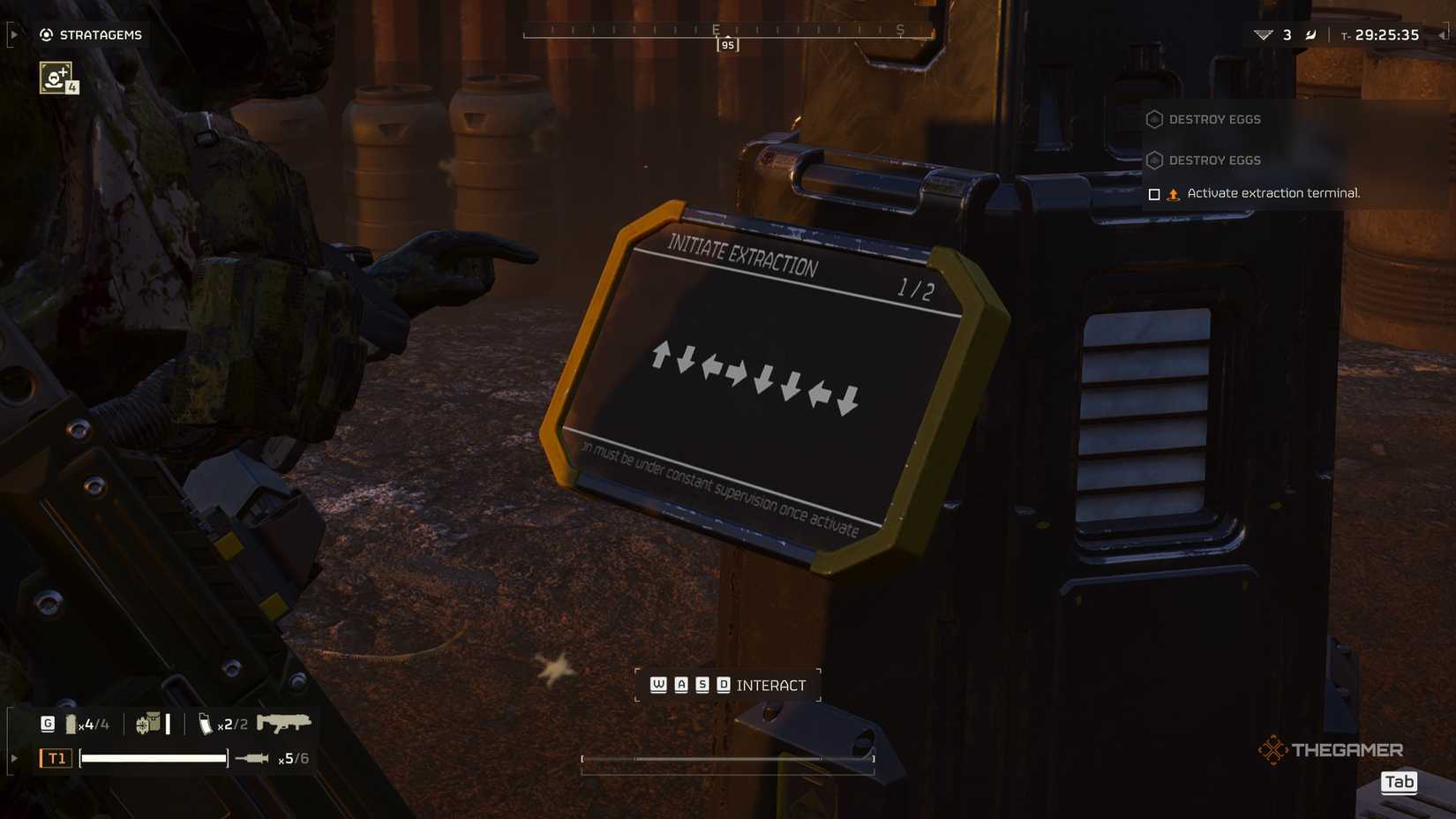
Task: Click the orange extraction beacon icon
Action: tap(1174, 192)
